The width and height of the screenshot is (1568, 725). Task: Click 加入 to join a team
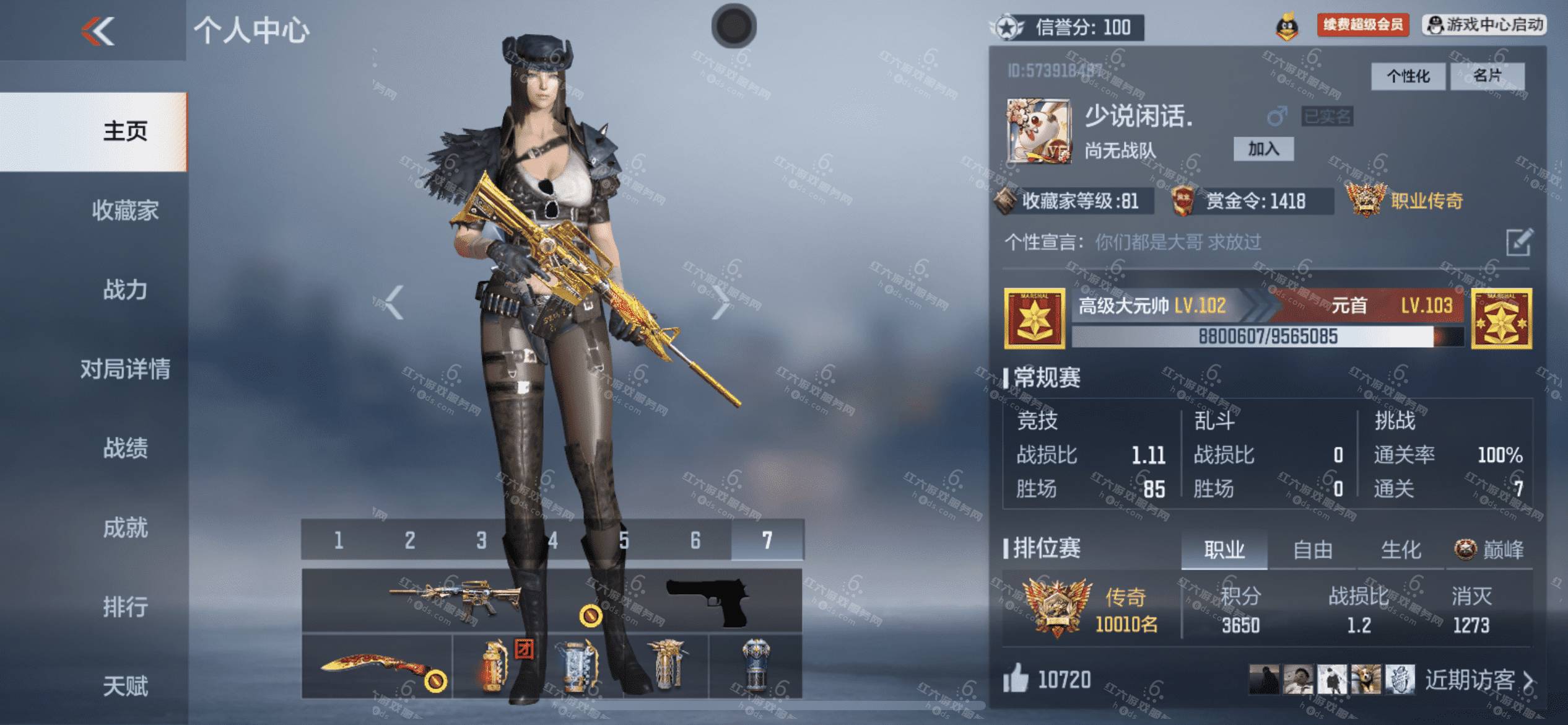1263,149
